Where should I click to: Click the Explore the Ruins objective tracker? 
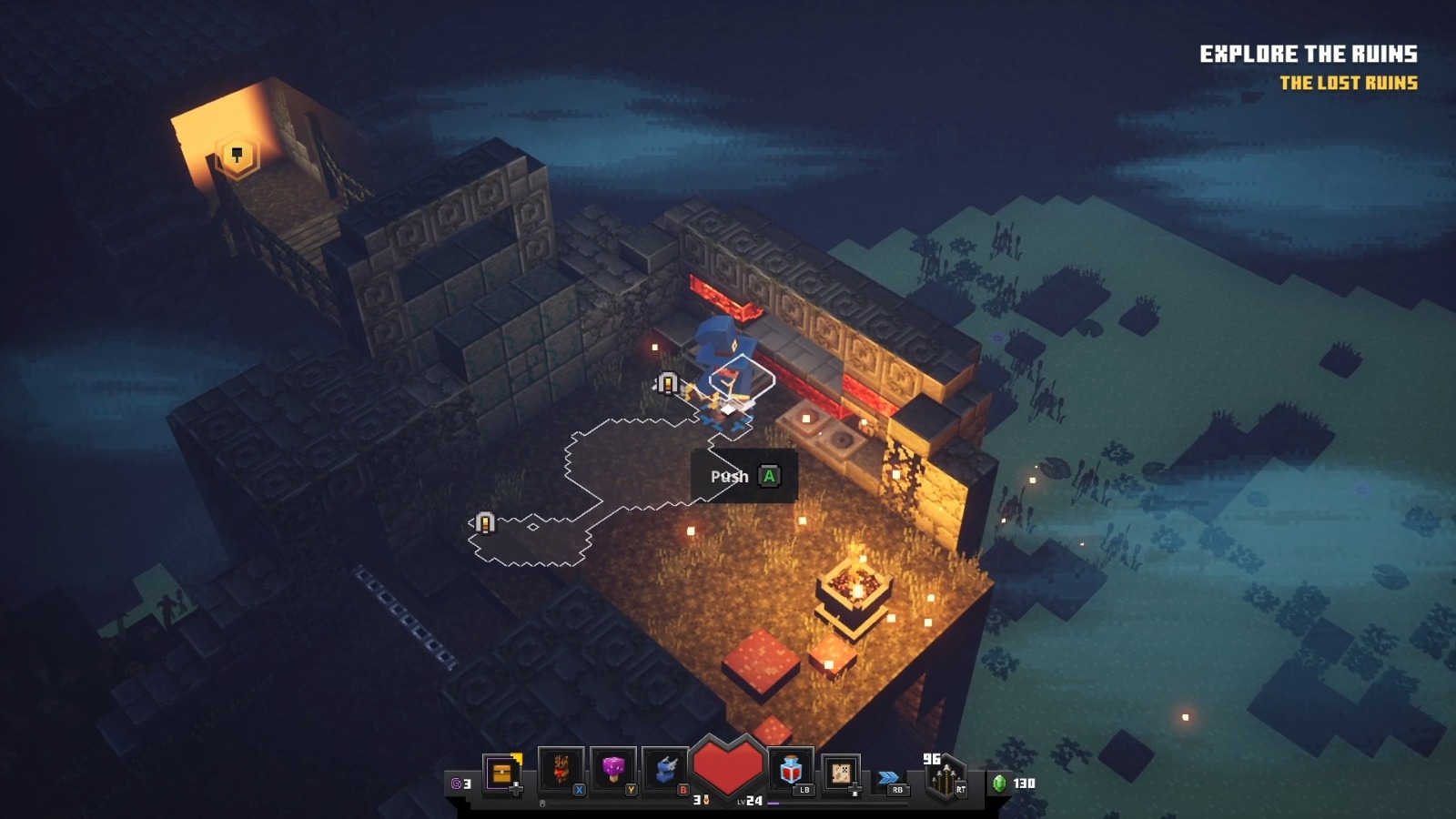click(x=1308, y=55)
